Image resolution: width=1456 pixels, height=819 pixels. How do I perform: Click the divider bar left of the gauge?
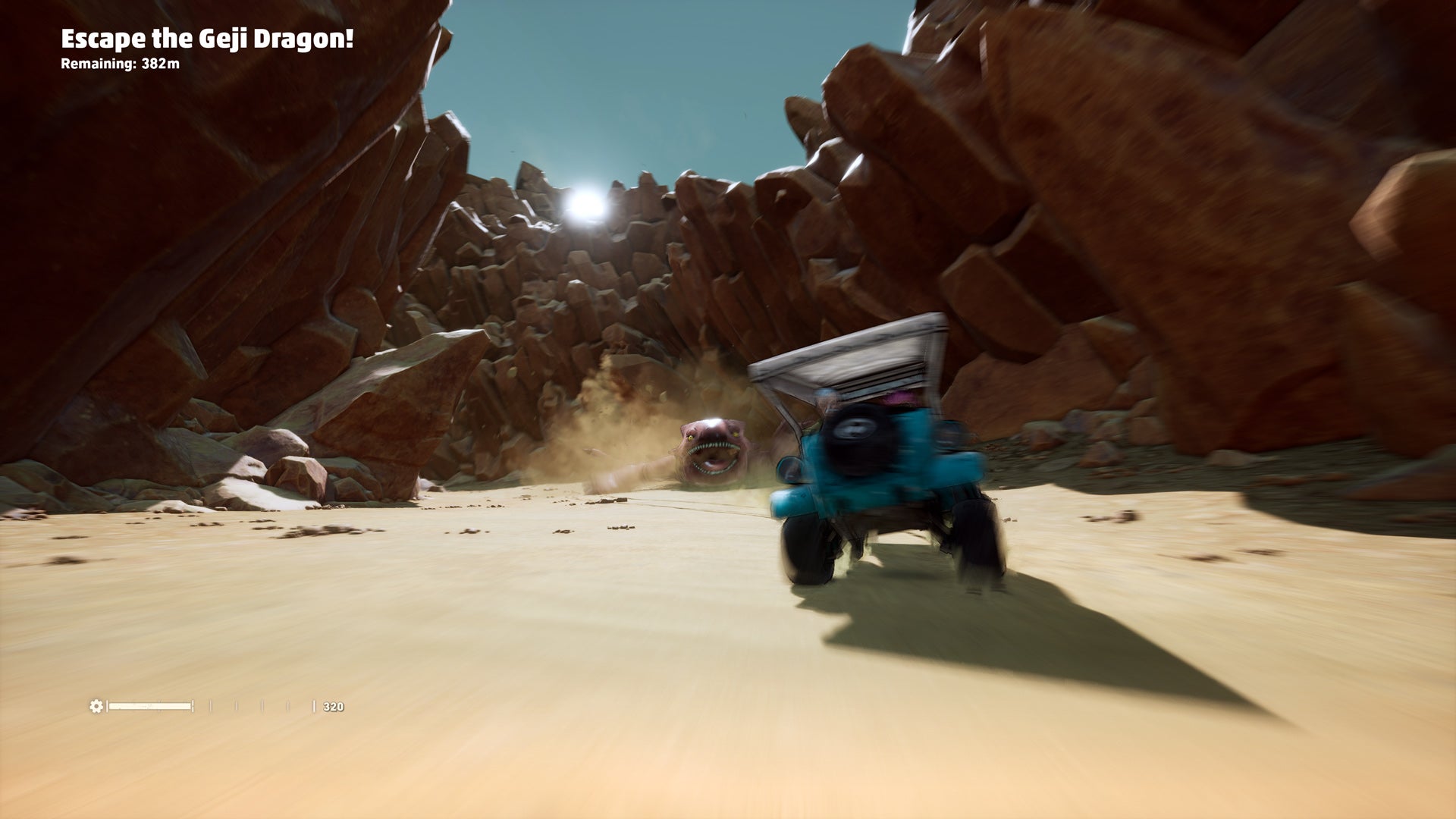click(107, 705)
